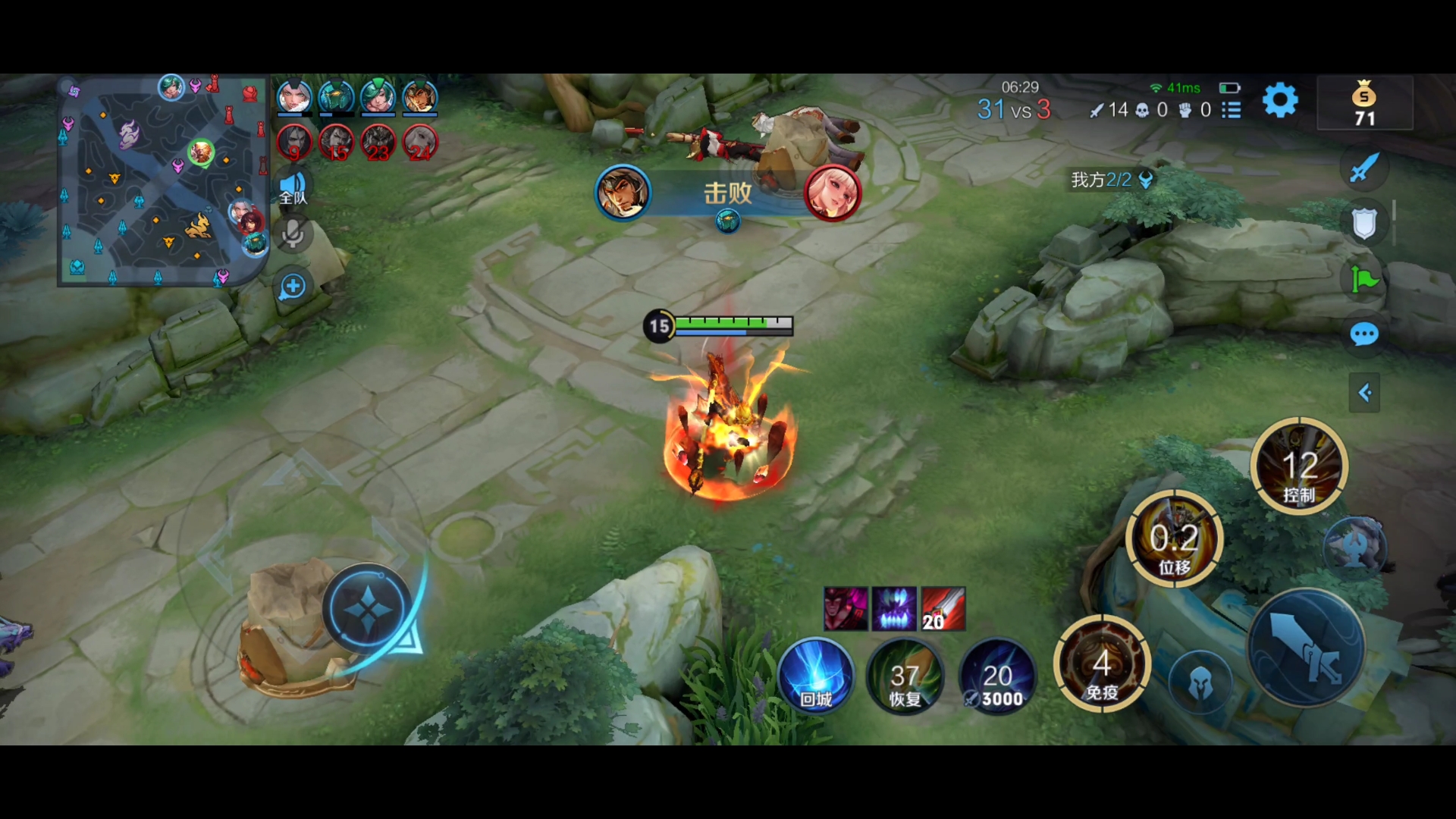Send the blue sword attack signal
Image resolution: width=1456 pixels, height=819 pixels.
[1364, 168]
